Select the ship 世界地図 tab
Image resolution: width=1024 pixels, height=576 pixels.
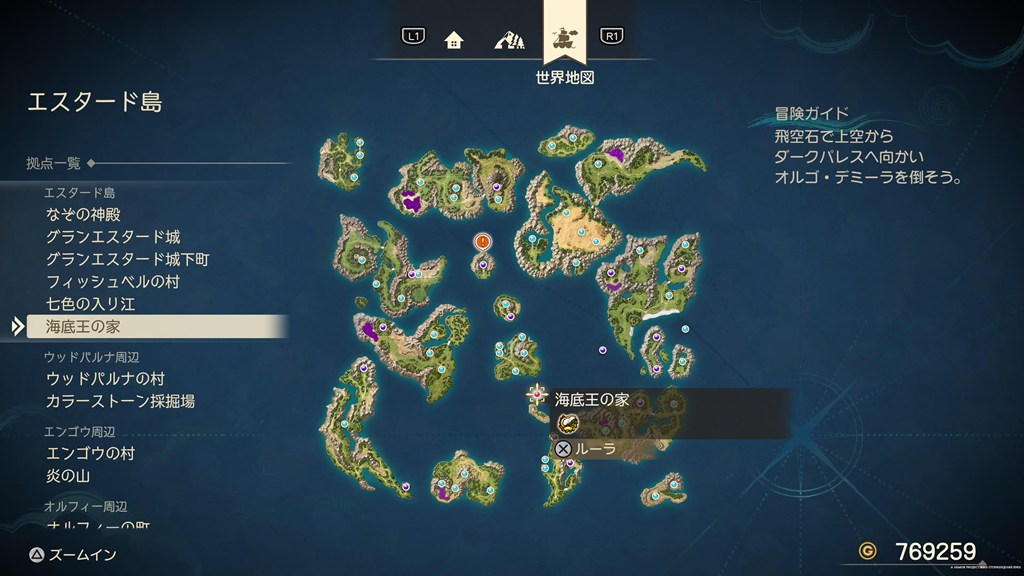pyautogui.click(x=565, y=40)
